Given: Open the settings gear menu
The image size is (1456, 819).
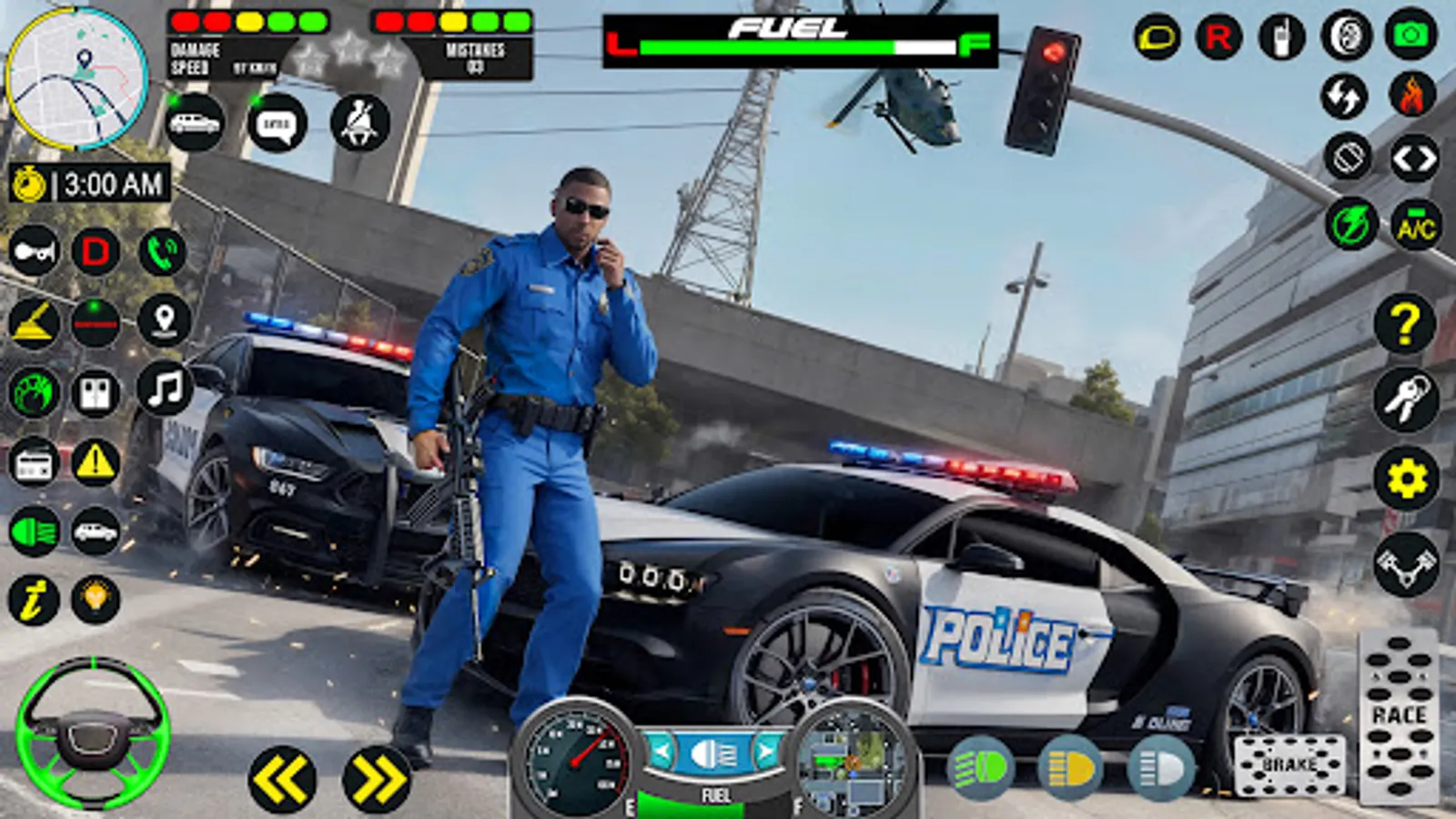Looking at the screenshot, I should (x=1408, y=473).
